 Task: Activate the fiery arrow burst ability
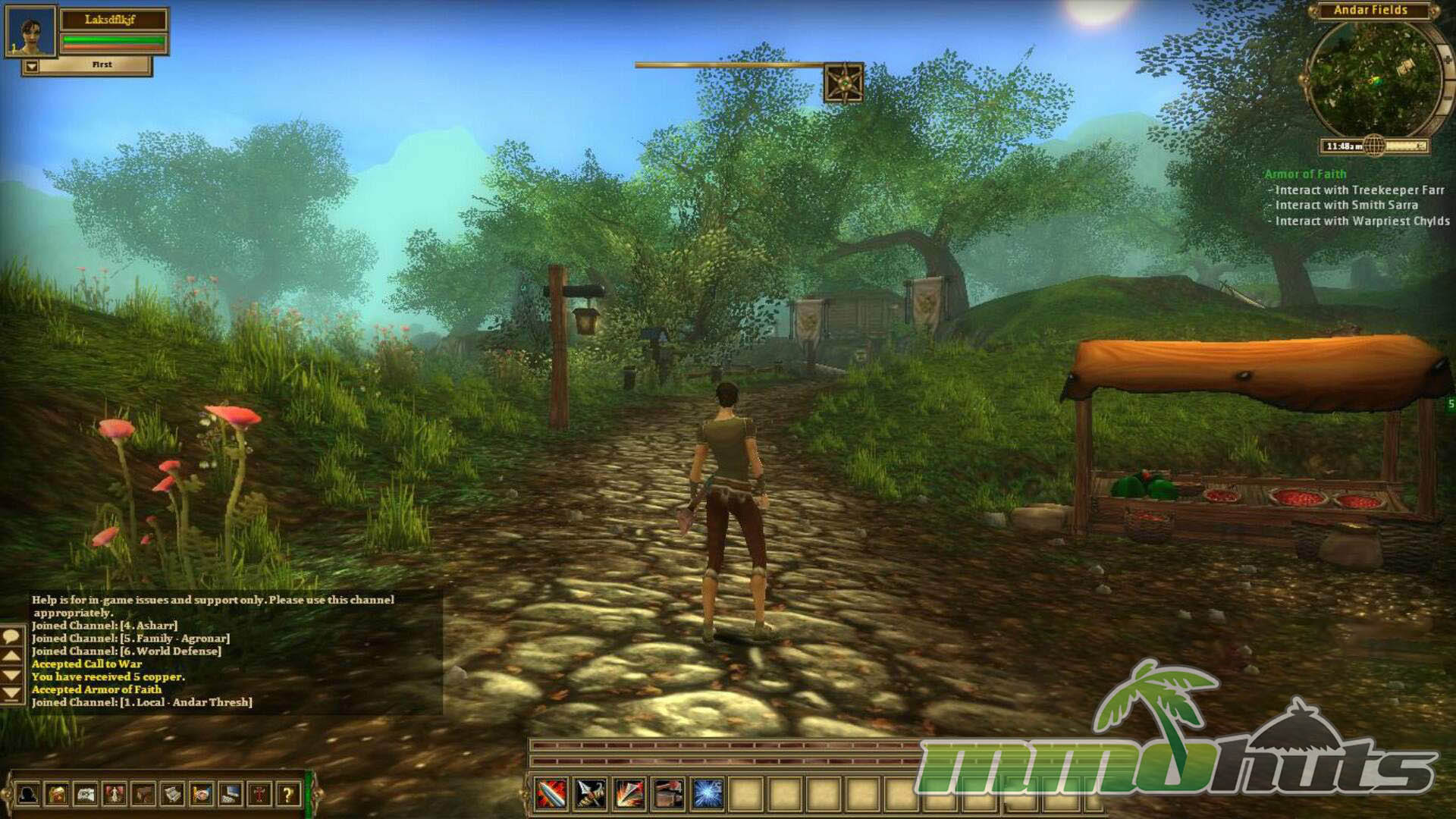(x=629, y=794)
